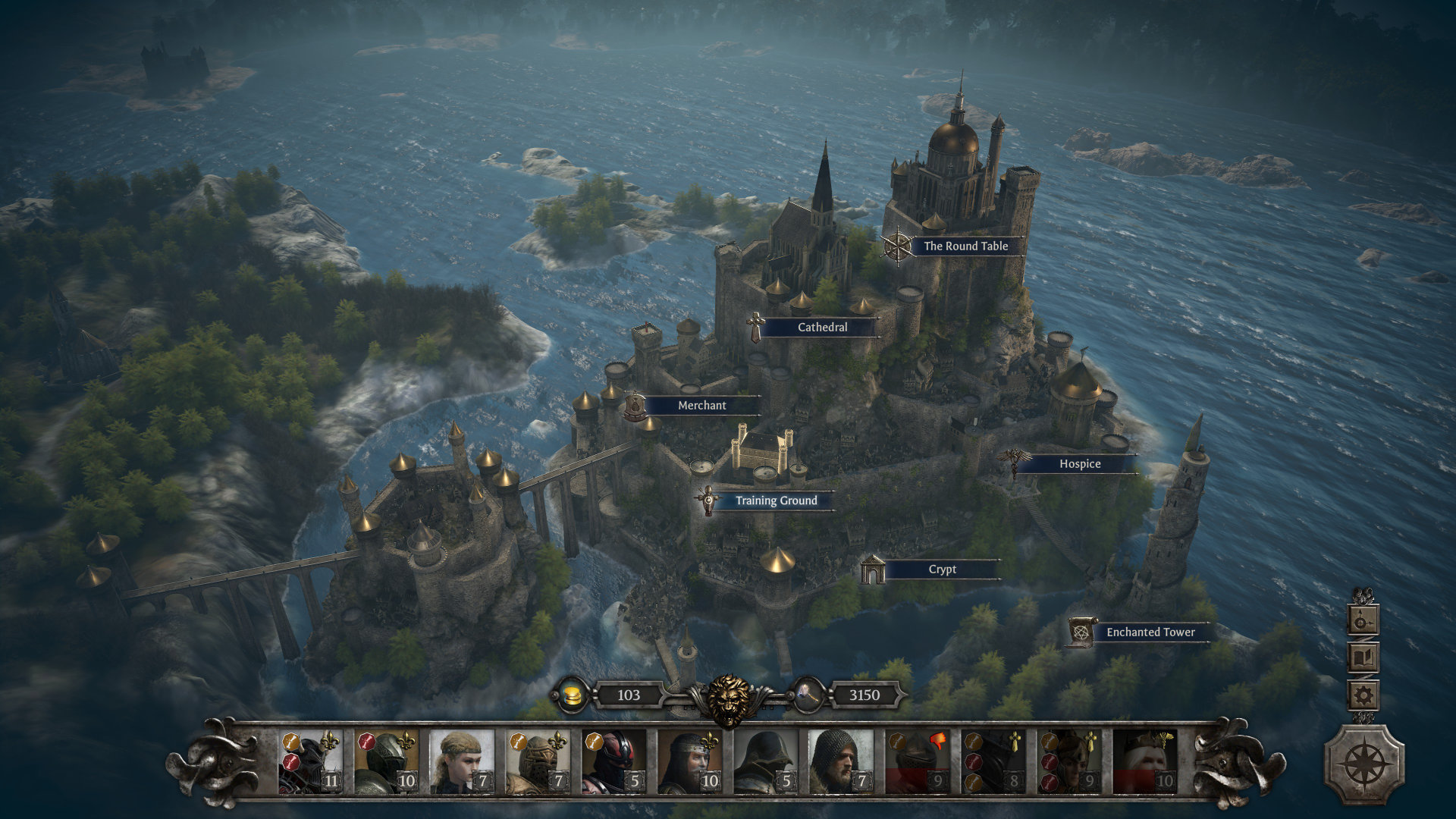Select the chainmail-coif bearded level 7 hero
Screen dimensions: 1456x819
point(841,761)
